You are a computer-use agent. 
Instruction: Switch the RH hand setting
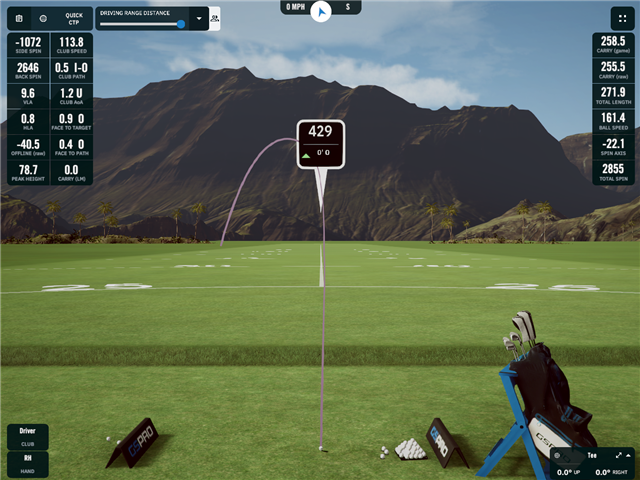click(x=27, y=463)
